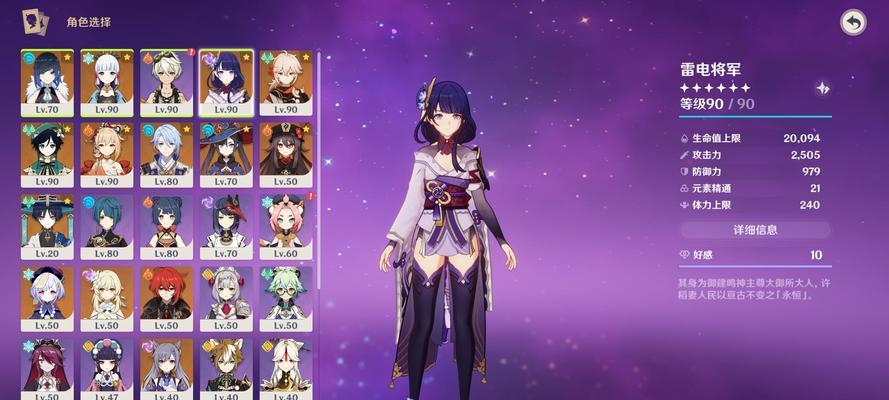889x400 pixels.
Task: Select Raiden Shogun's highlighted card
Action: [226, 82]
